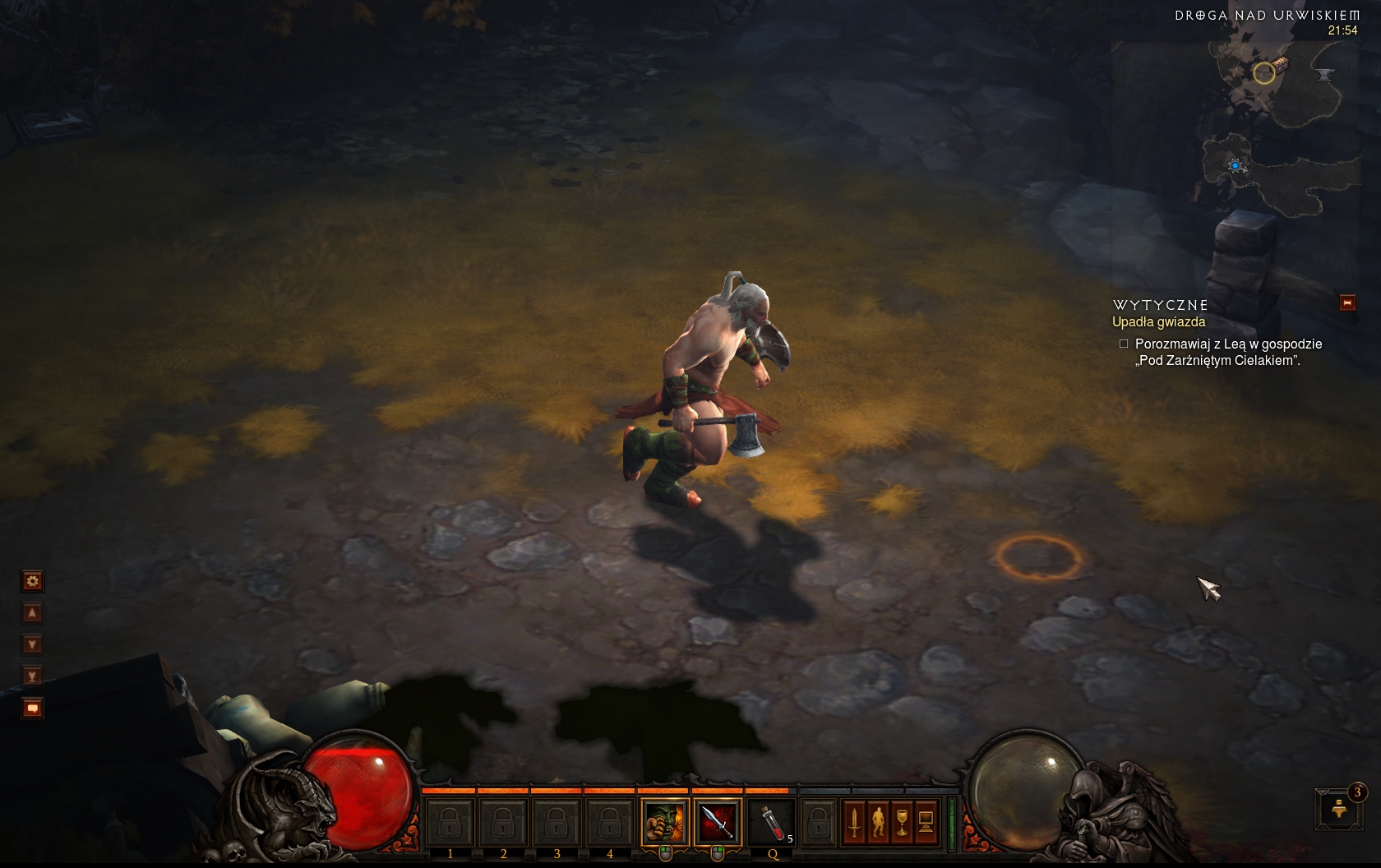Select the 'Upadła gwiazda' quest title

1158,322
